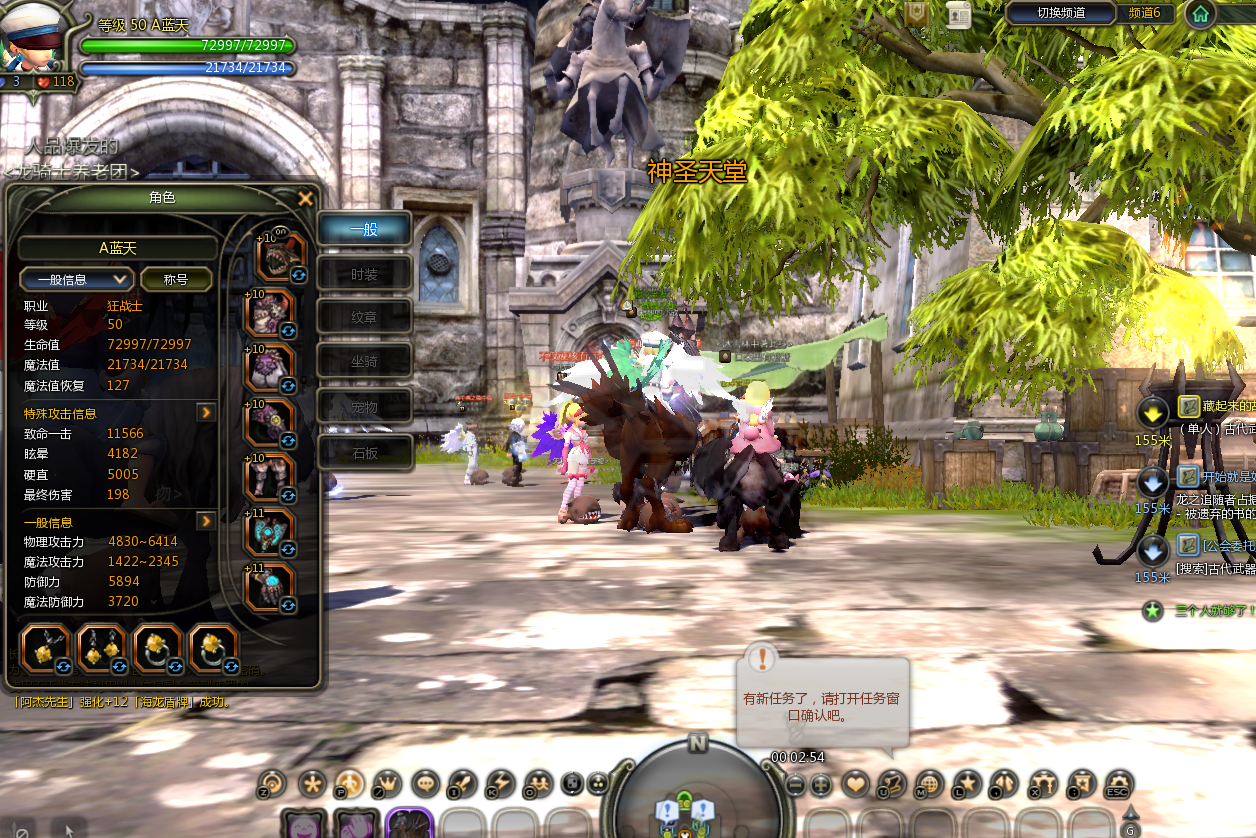Viewport: 1256px width, 838px height.
Task: Click the 切换频道 switch channel button
Action: (x=1061, y=13)
